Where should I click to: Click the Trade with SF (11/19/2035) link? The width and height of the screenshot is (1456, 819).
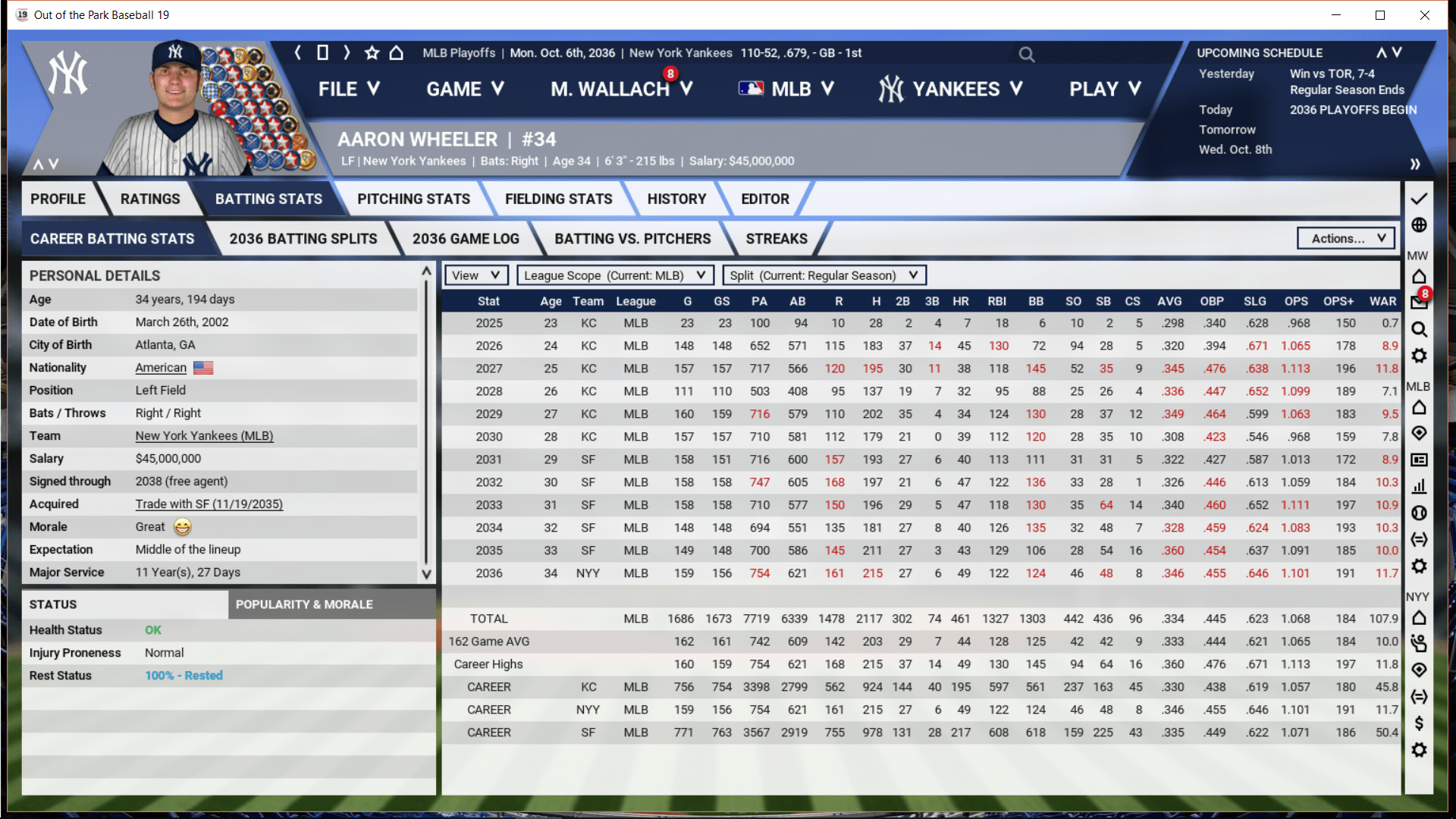[x=209, y=504]
